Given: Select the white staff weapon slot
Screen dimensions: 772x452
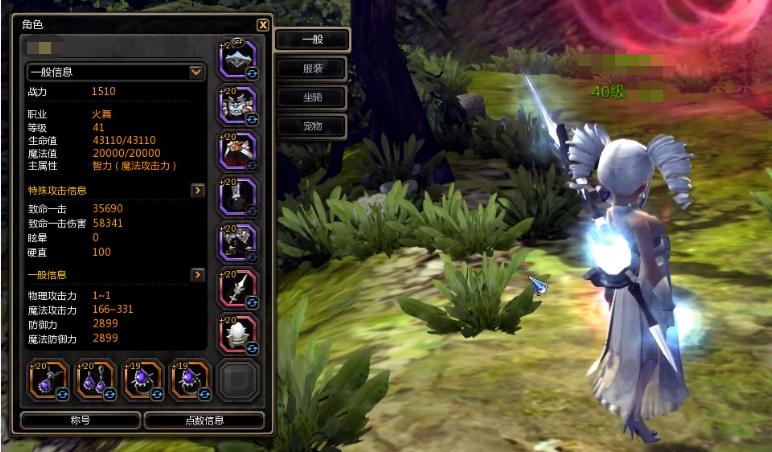Looking at the screenshot, I should pos(238,289).
